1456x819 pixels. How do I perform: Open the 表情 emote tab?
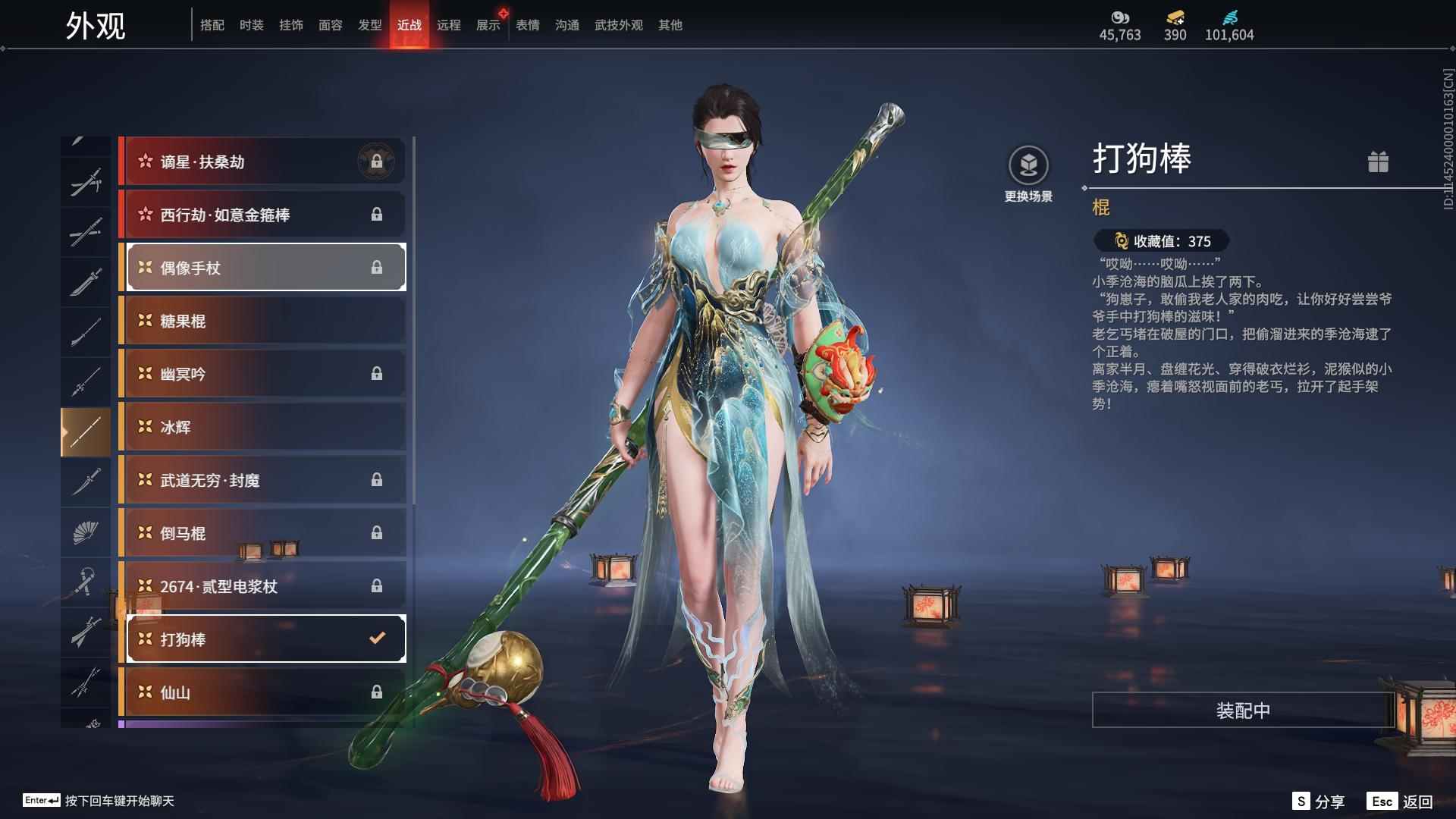coord(527,26)
